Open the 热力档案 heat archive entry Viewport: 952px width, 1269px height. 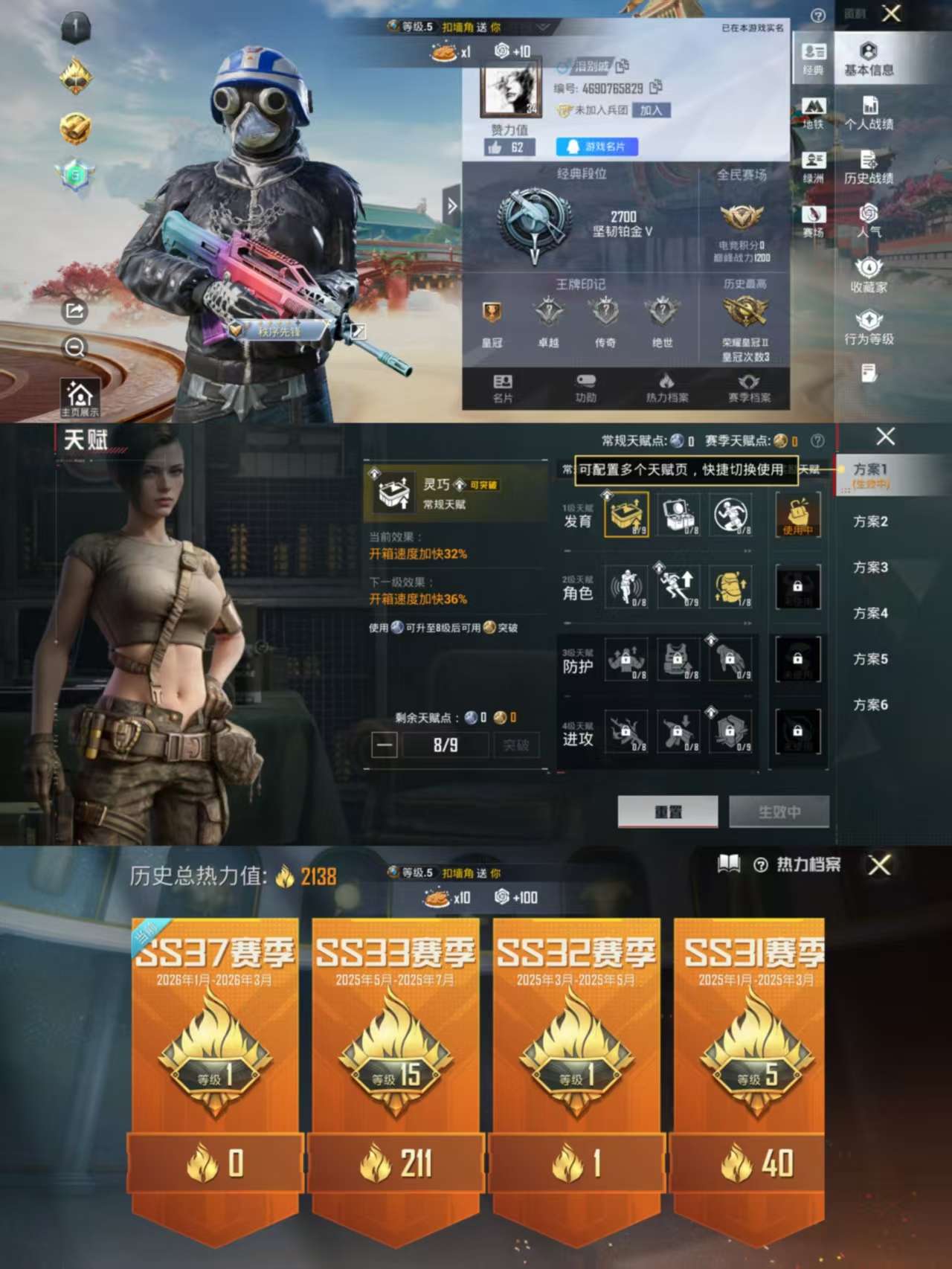tap(666, 388)
